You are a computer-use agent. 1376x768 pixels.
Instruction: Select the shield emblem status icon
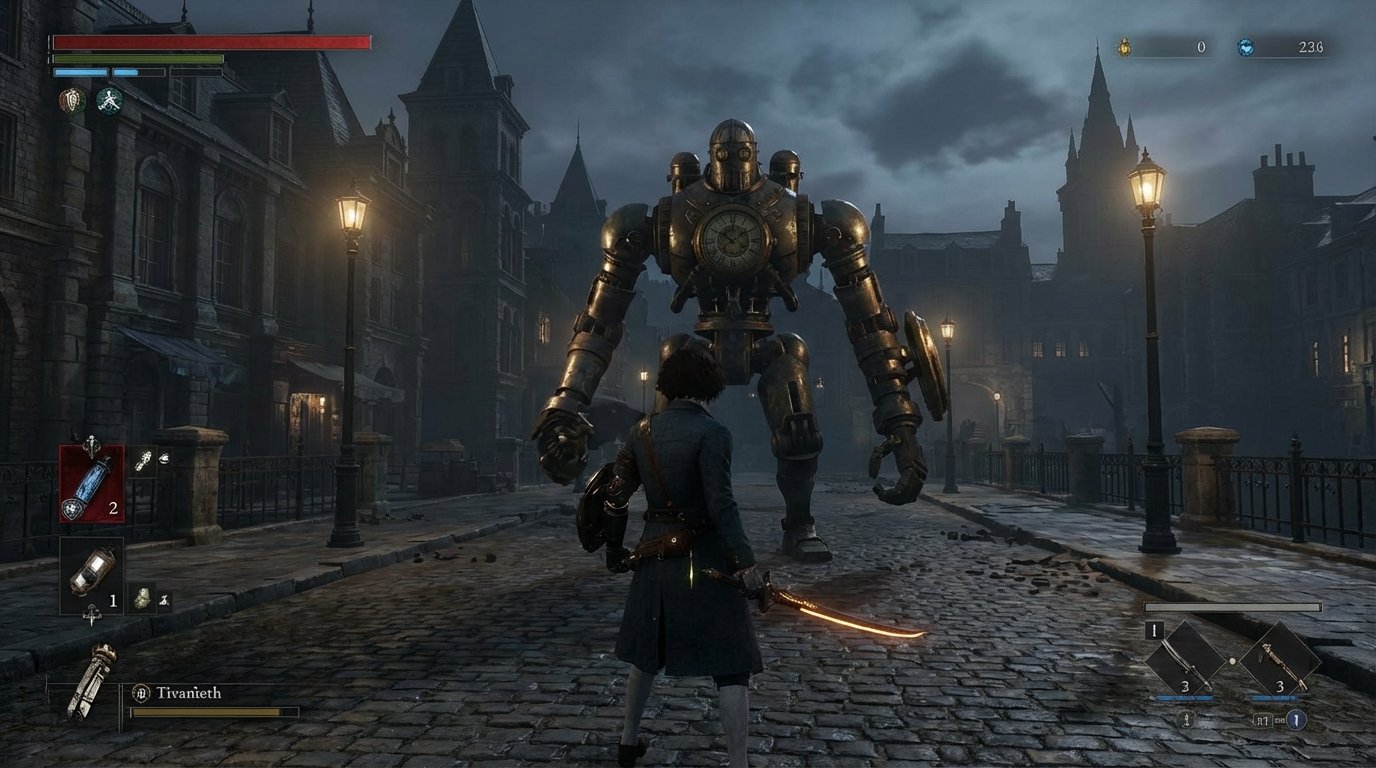click(72, 100)
